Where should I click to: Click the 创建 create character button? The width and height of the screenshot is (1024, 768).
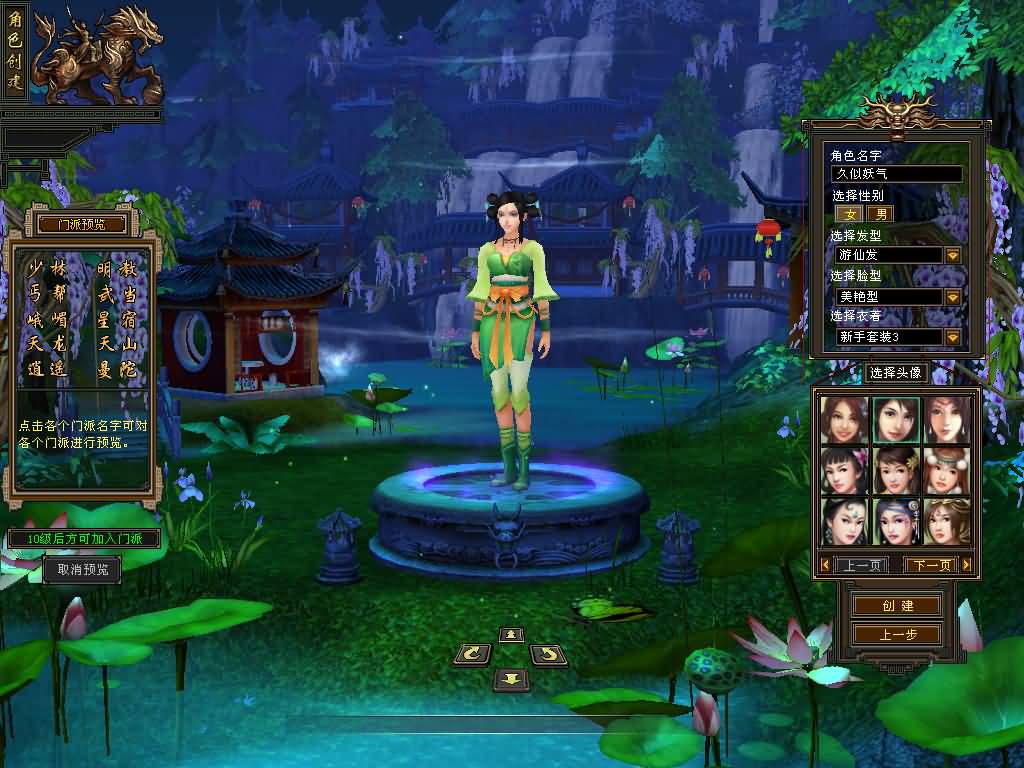coord(897,606)
